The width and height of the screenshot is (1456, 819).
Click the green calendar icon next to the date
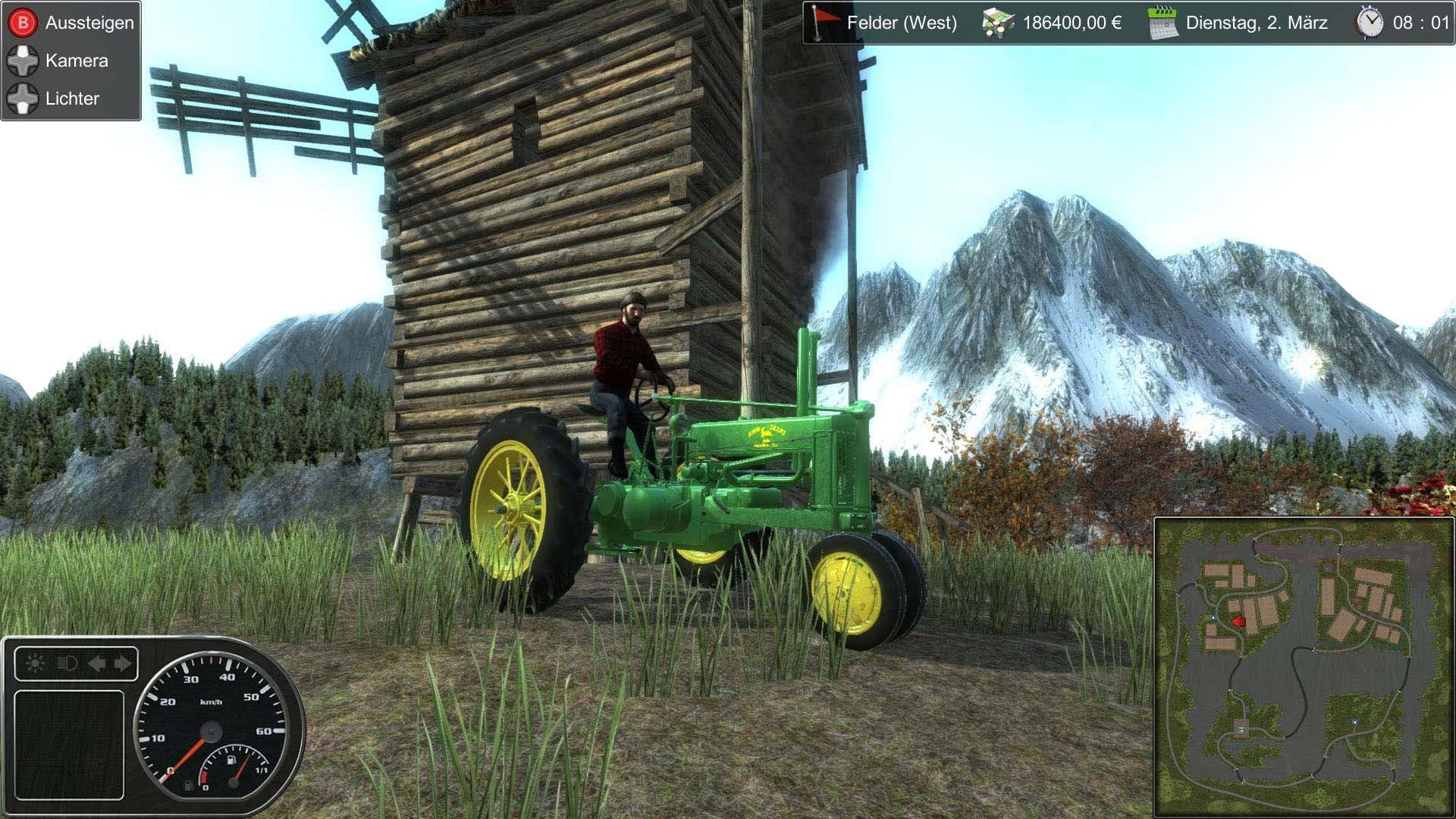pos(1162,23)
